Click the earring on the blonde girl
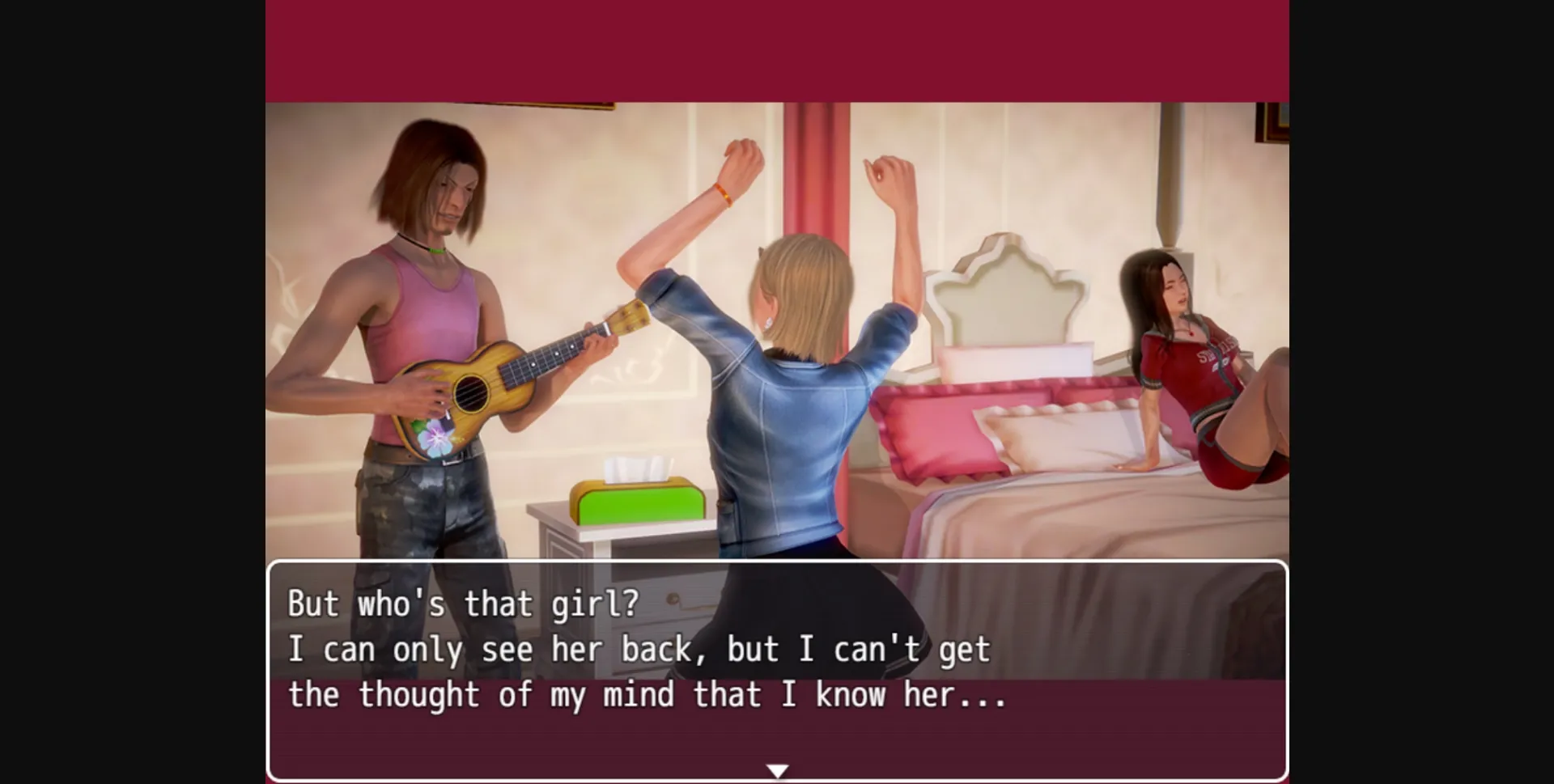This screenshot has width=1554, height=784. click(767, 323)
